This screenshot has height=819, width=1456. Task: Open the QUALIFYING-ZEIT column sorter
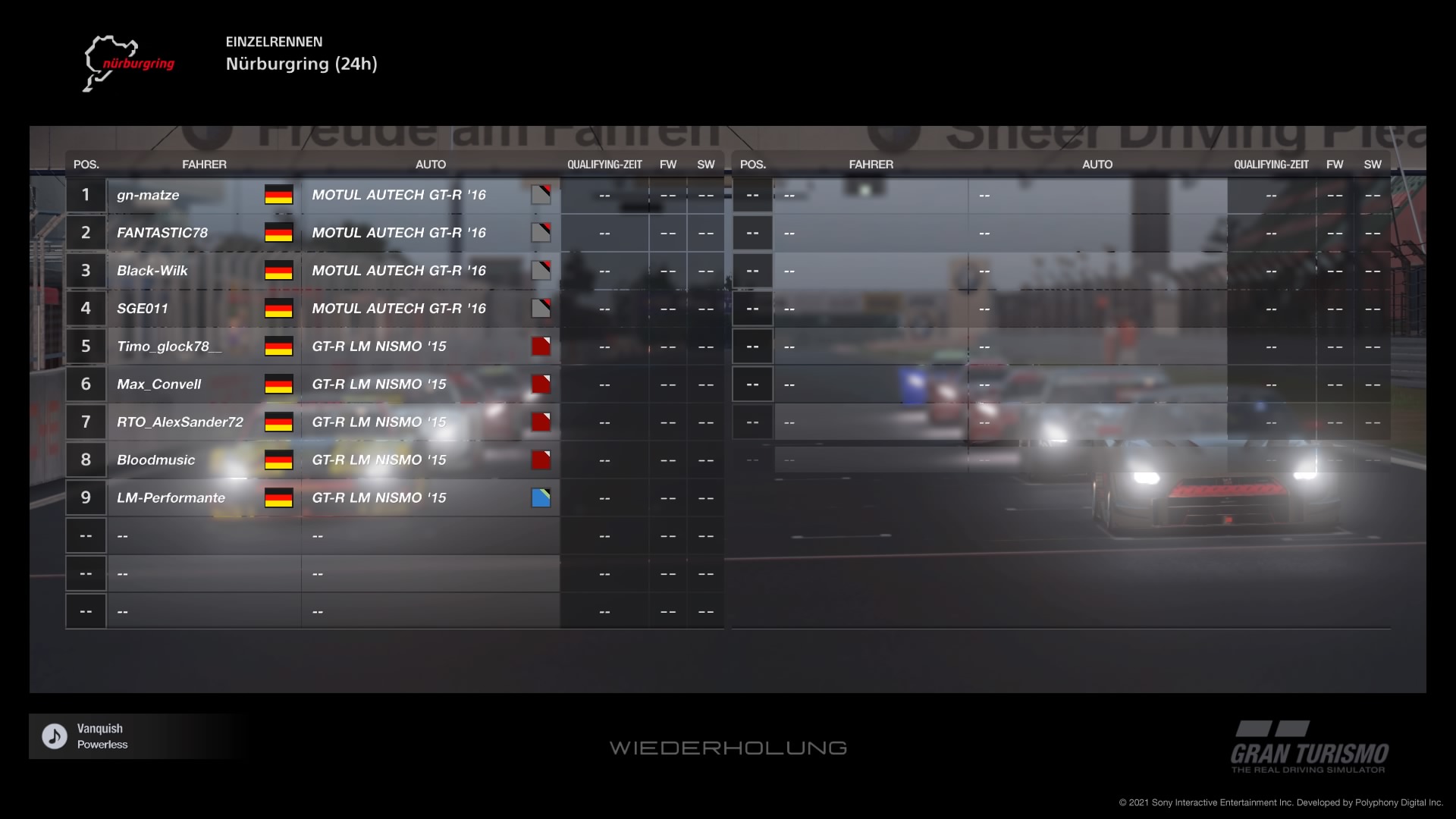pos(604,164)
